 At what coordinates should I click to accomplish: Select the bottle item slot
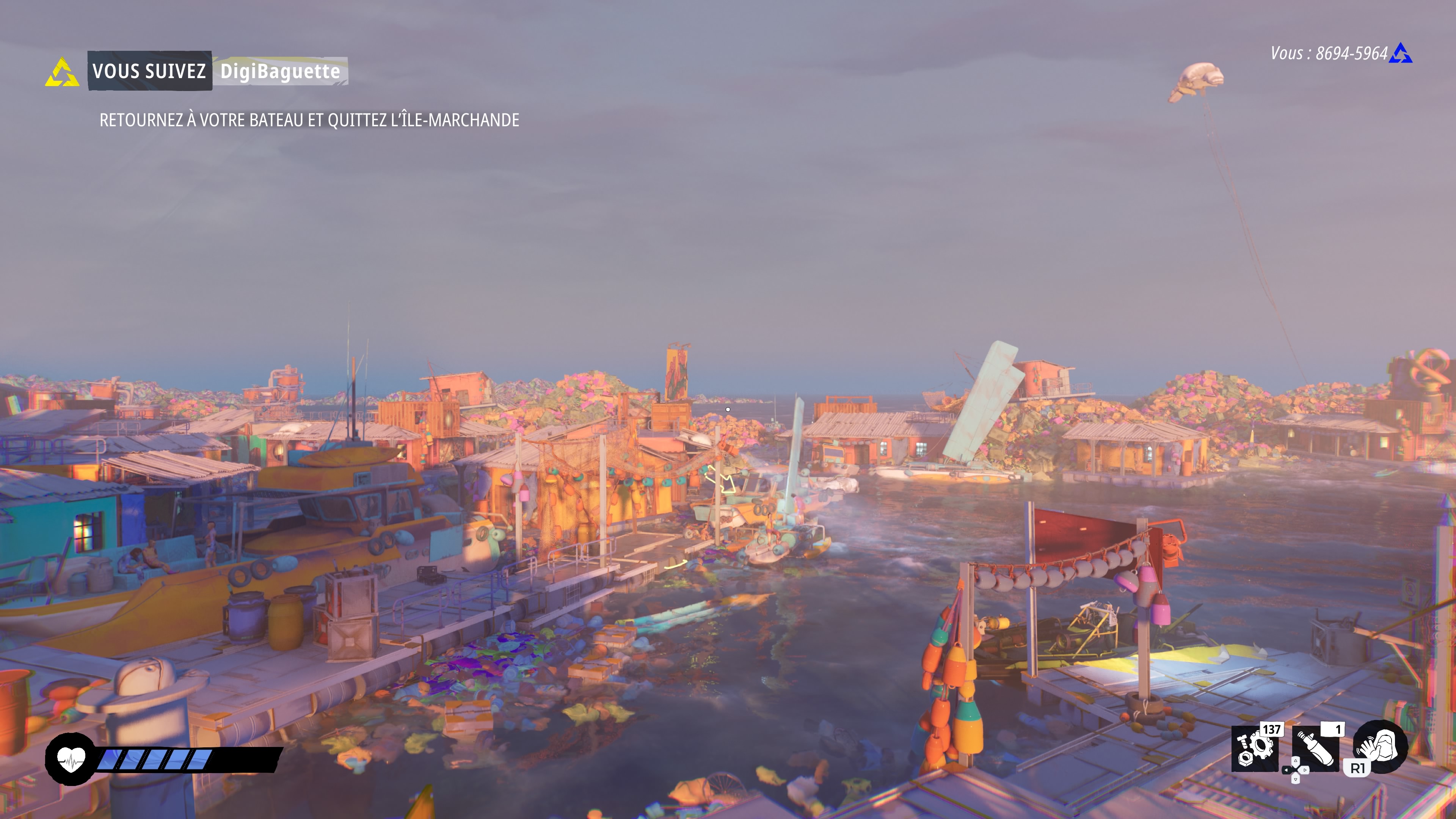coord(1316,748)
